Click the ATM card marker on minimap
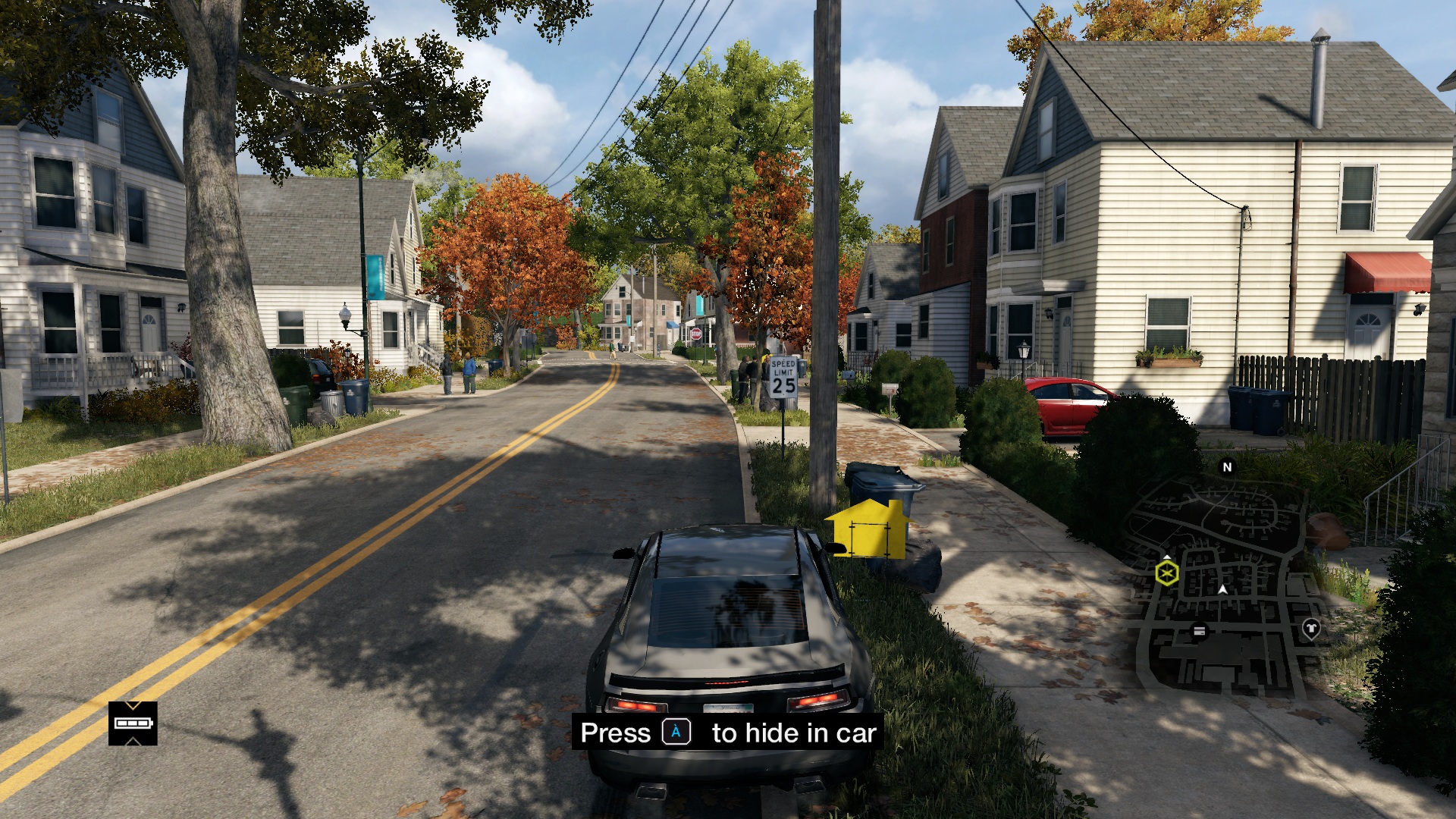This screenshot has height=819, width=1456. click(x=1199, y=630)
